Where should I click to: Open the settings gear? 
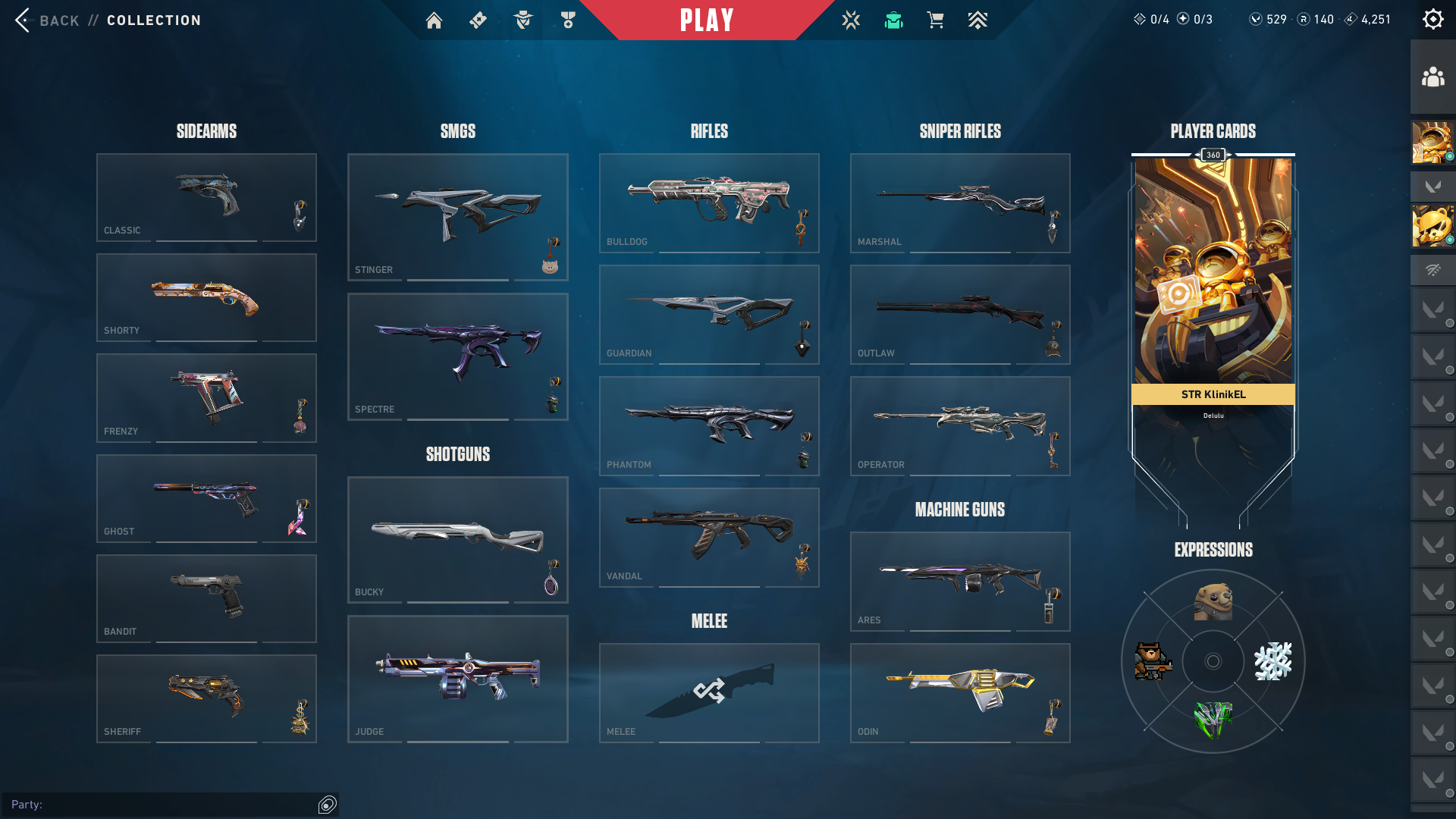1432,20
